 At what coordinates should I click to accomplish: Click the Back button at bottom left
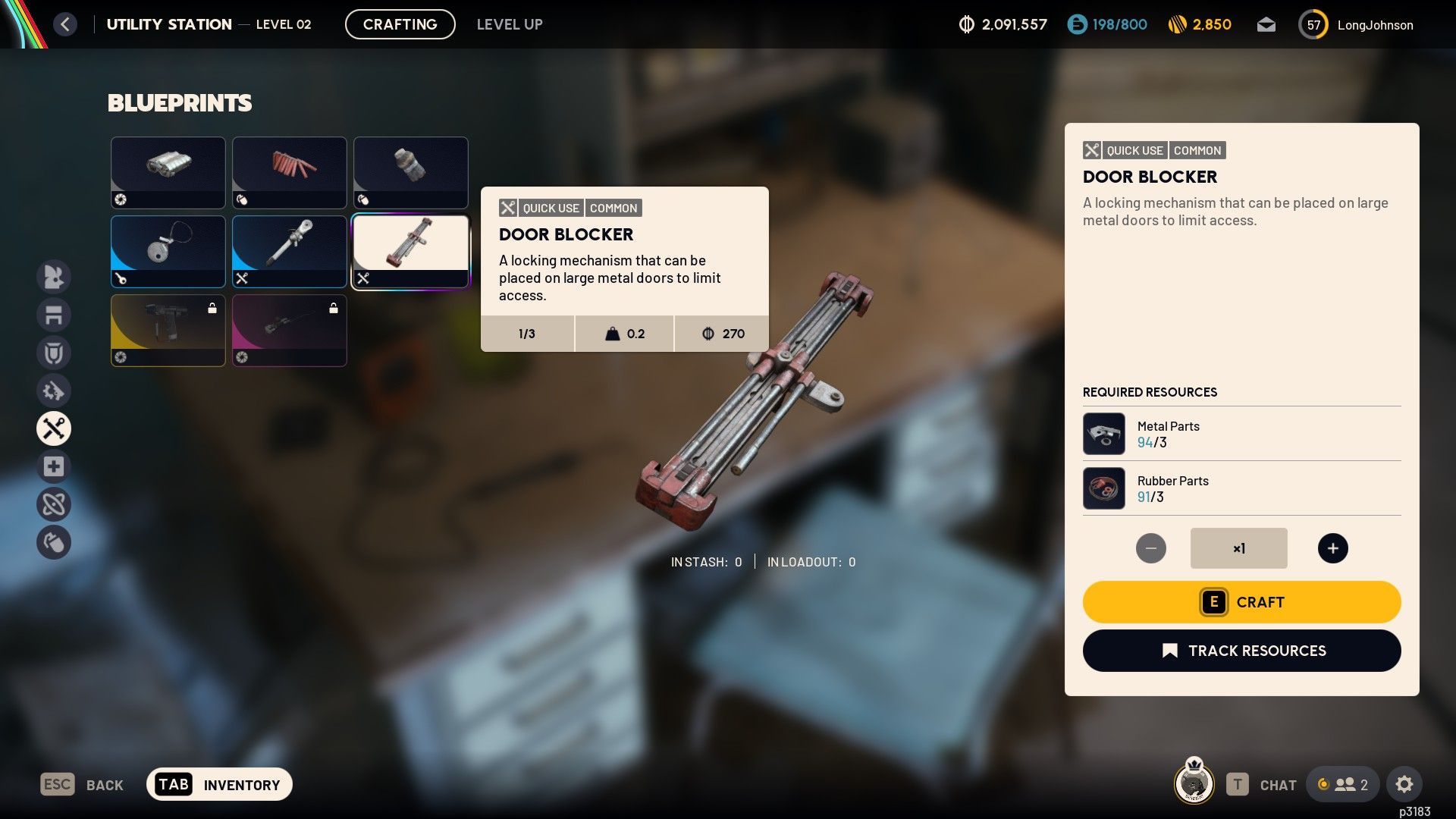(x=82, y=785)
